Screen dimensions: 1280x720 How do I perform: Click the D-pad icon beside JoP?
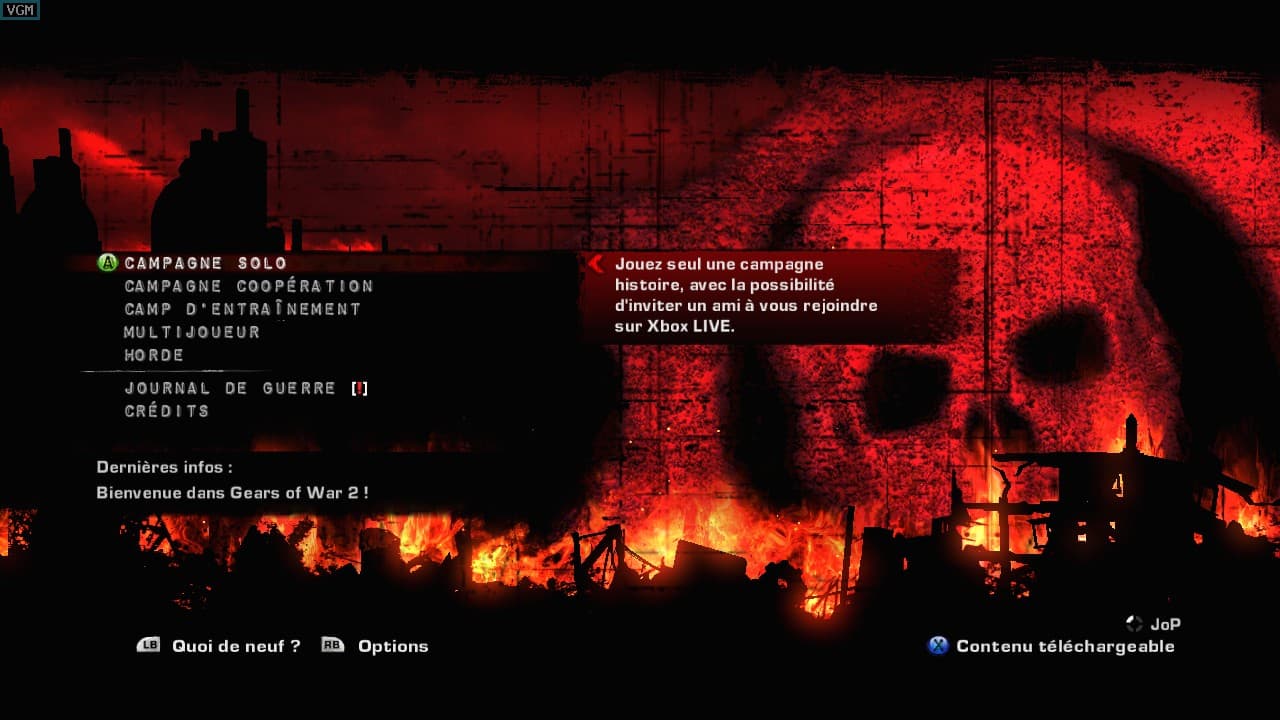click(x=1135, y=622)
